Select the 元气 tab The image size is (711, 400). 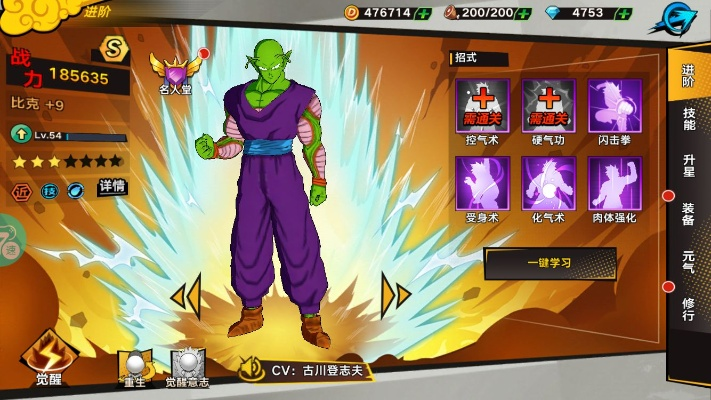tap(689, 261)
